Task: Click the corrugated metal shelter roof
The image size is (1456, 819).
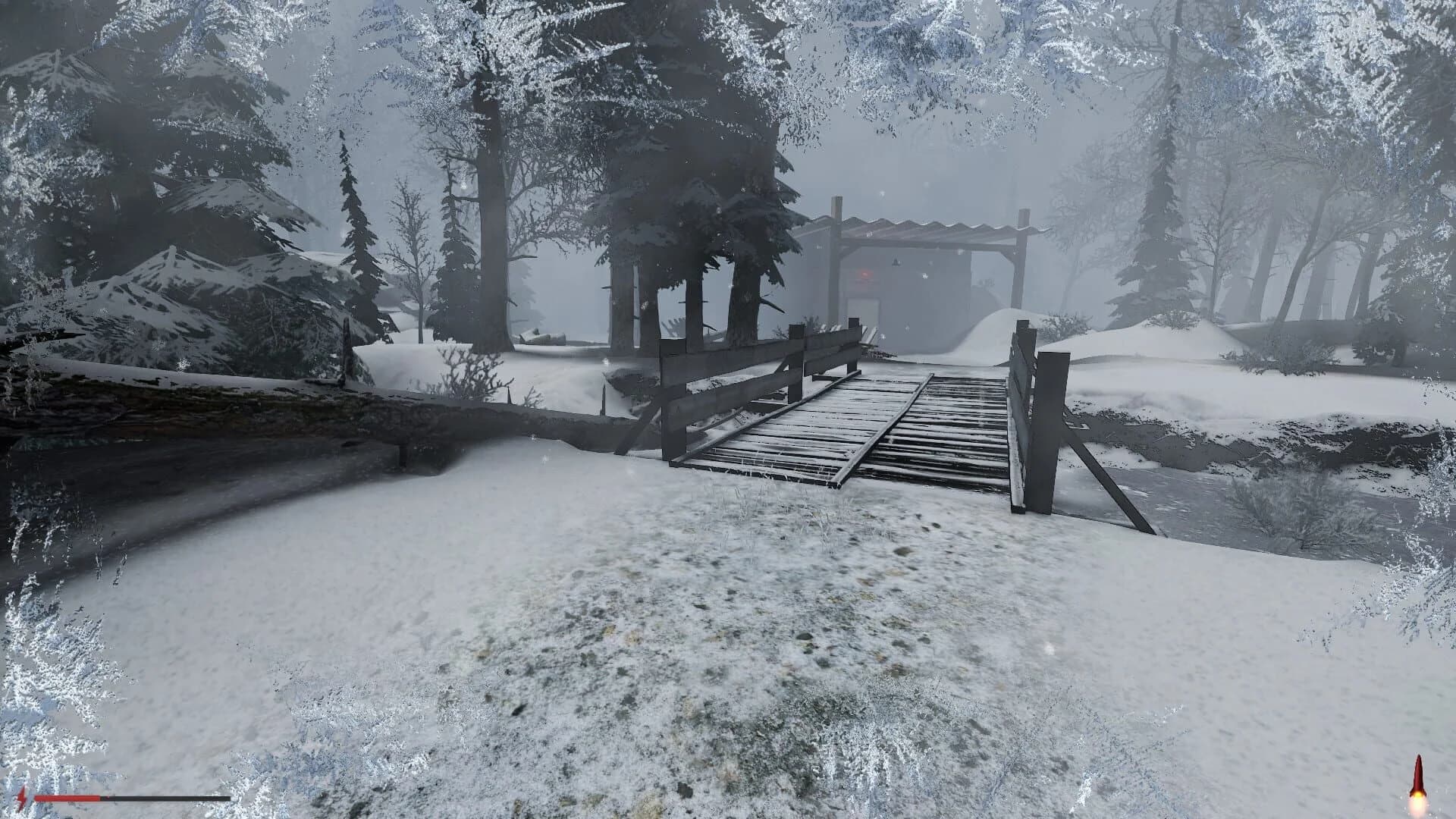Action: click(x=925, y=227)
